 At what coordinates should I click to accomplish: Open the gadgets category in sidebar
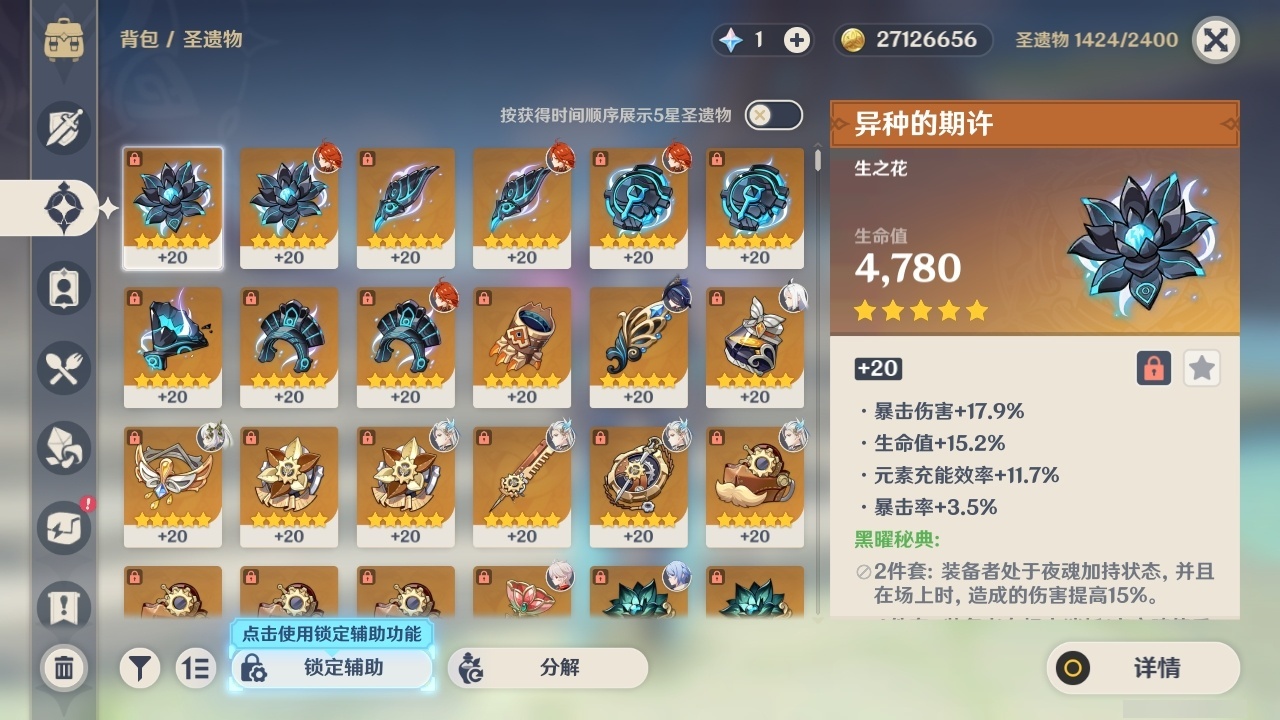click(62, 528)
